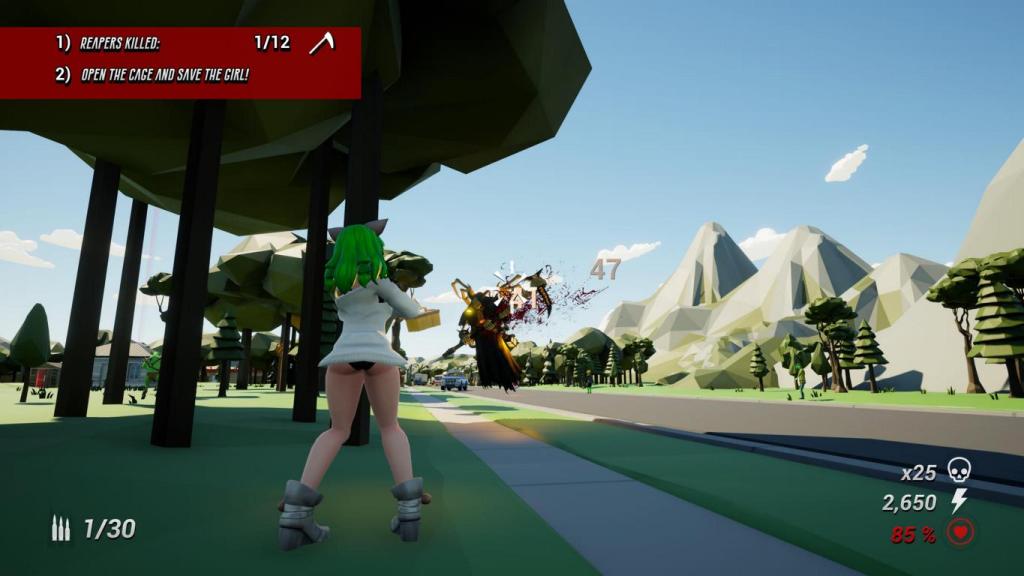Click the scythe icon in the objective panel
This screenshot has height=576, width=1024.
click(x=321, y=42)
